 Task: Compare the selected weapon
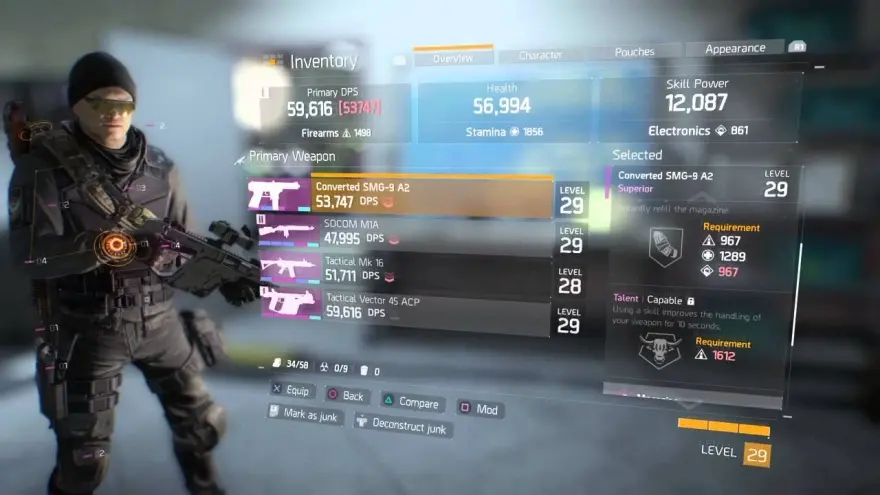(x=411, y=403)
